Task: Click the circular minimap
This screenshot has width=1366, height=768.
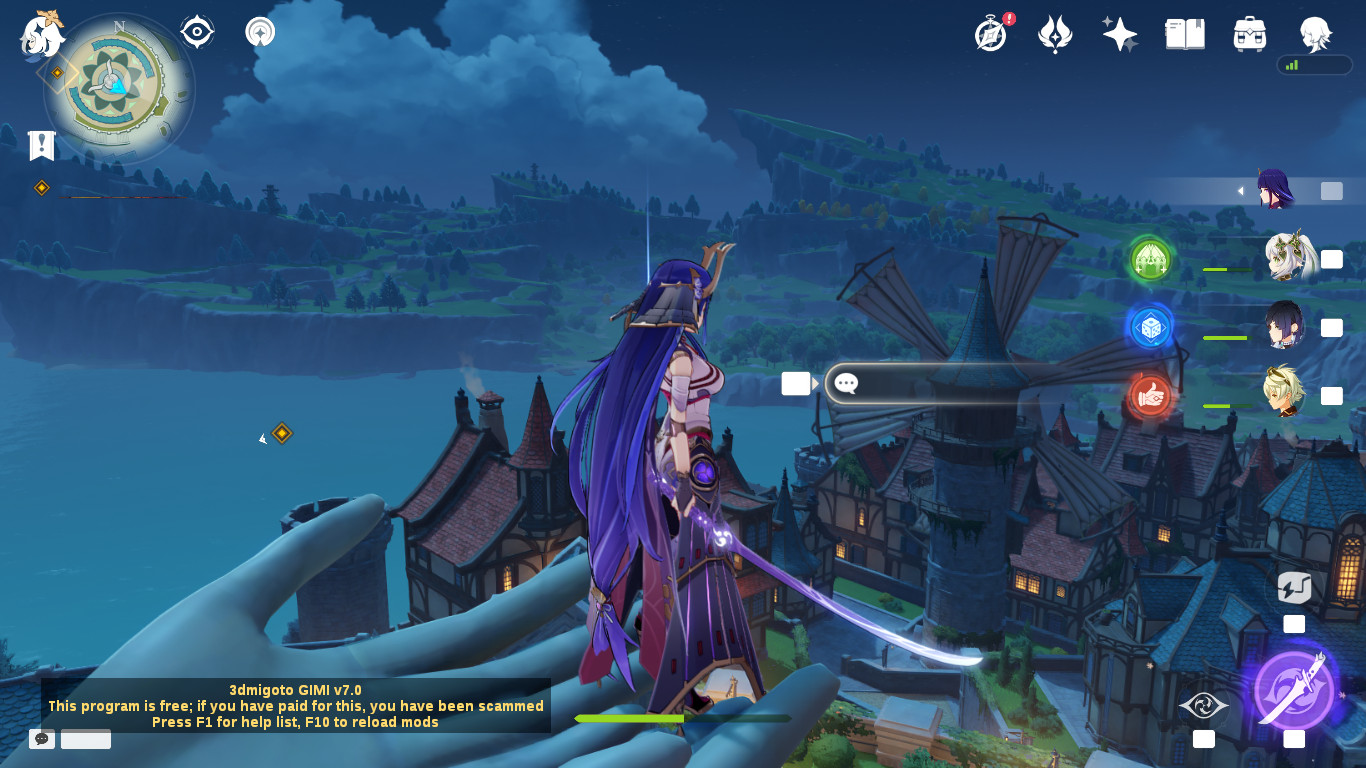Action: point(119,88)
